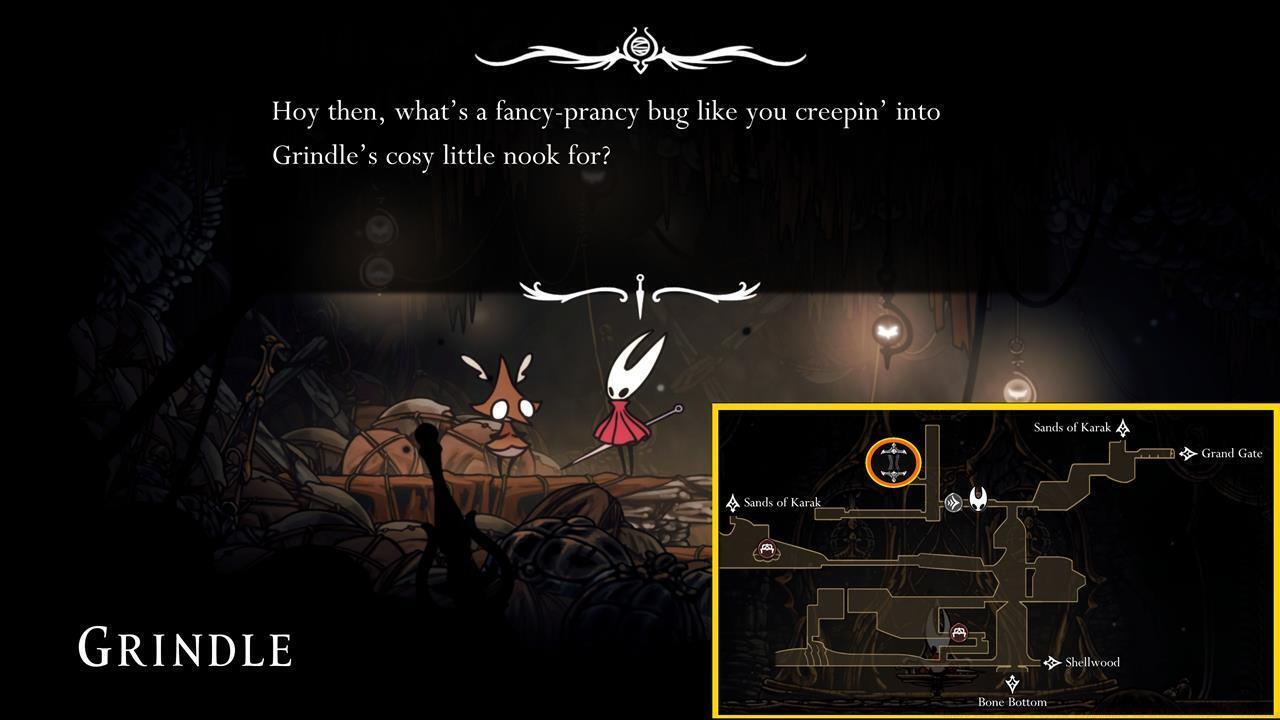Open the Bone Bottom label on the map
The width and height of the screenshot is (1280, 720).
1012,701
